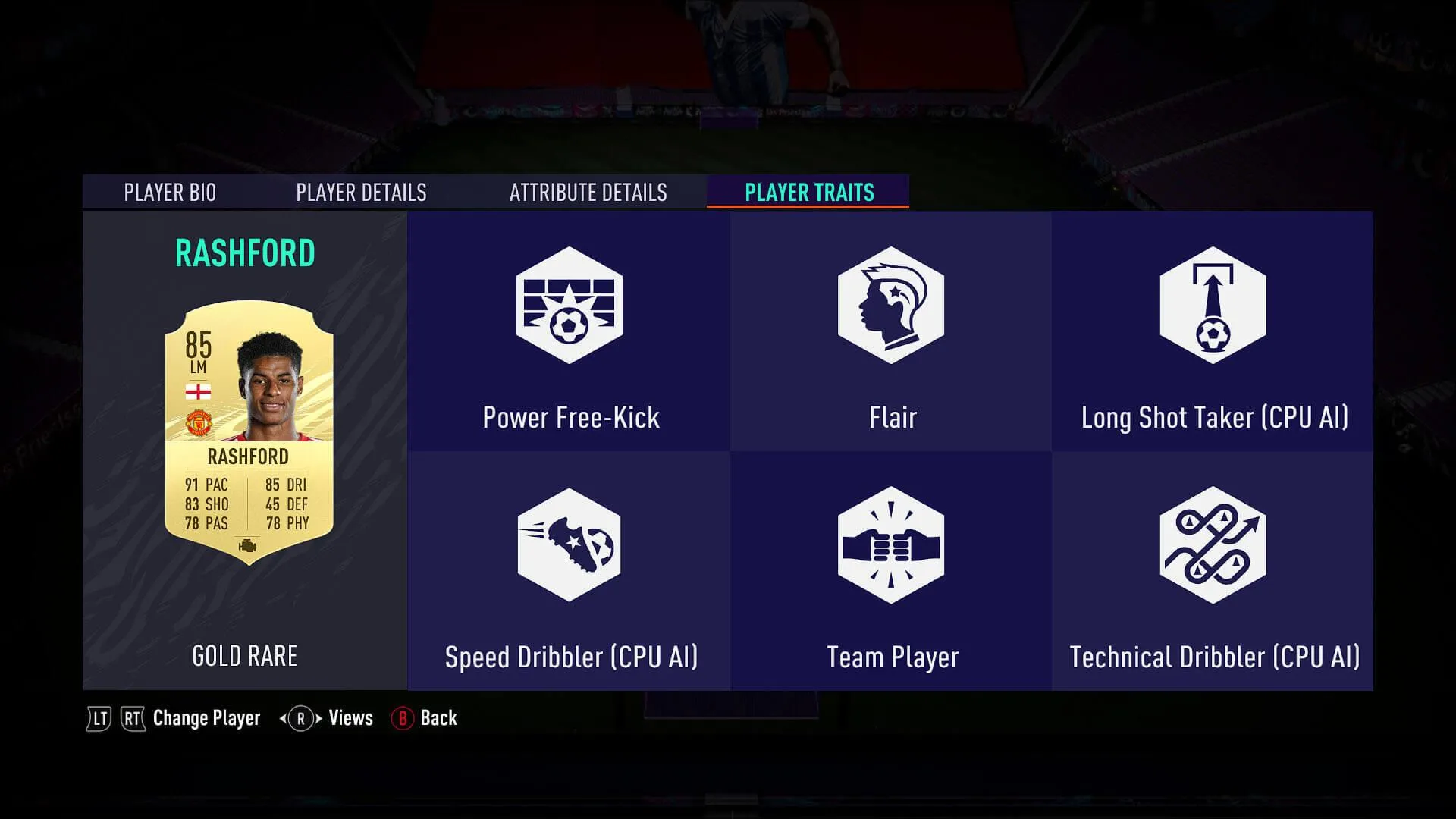Open the Player Details tab
Screen dimensions: 1456x819
click(361, 193)
